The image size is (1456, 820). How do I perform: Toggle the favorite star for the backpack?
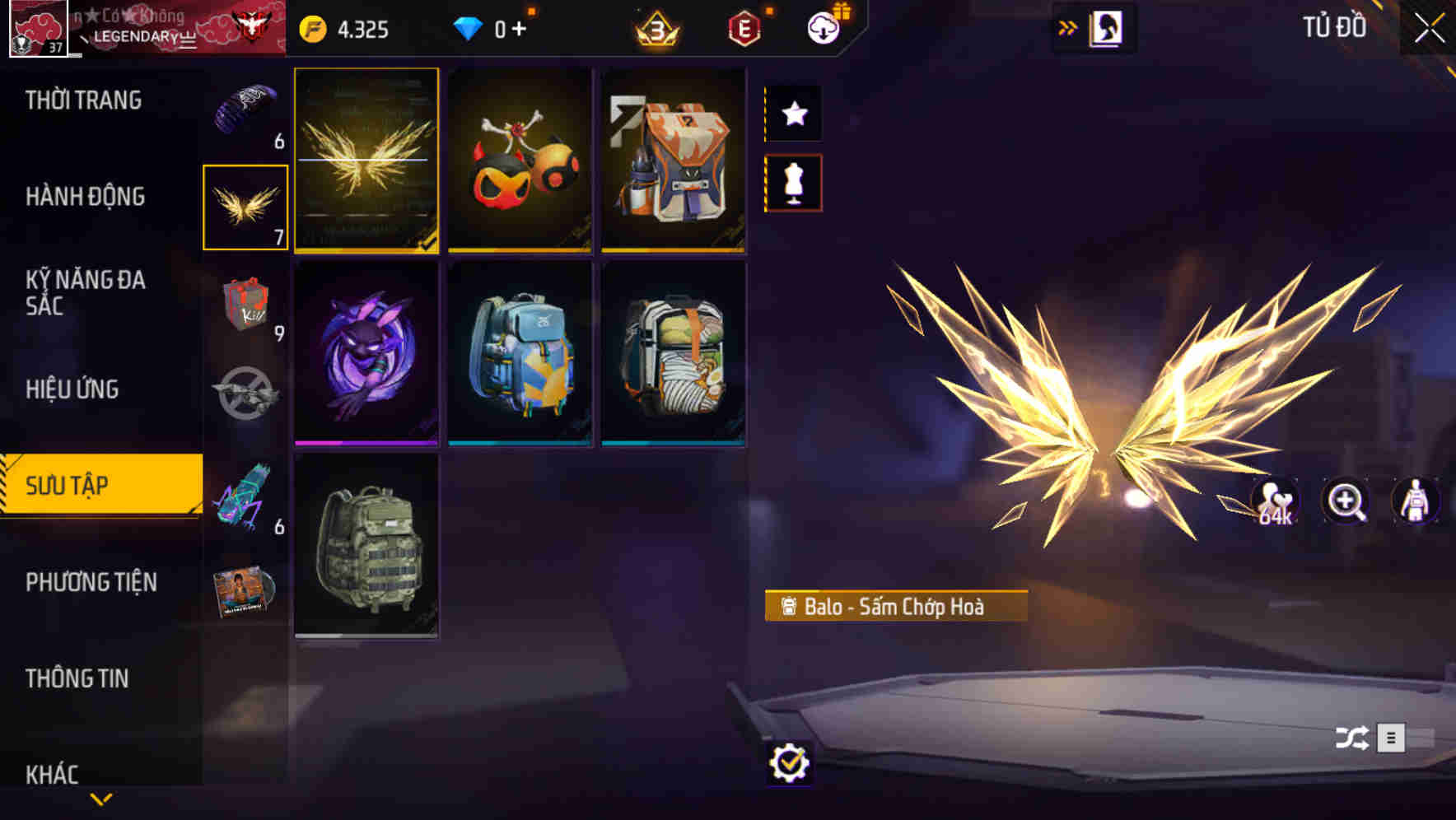[793, 114]
